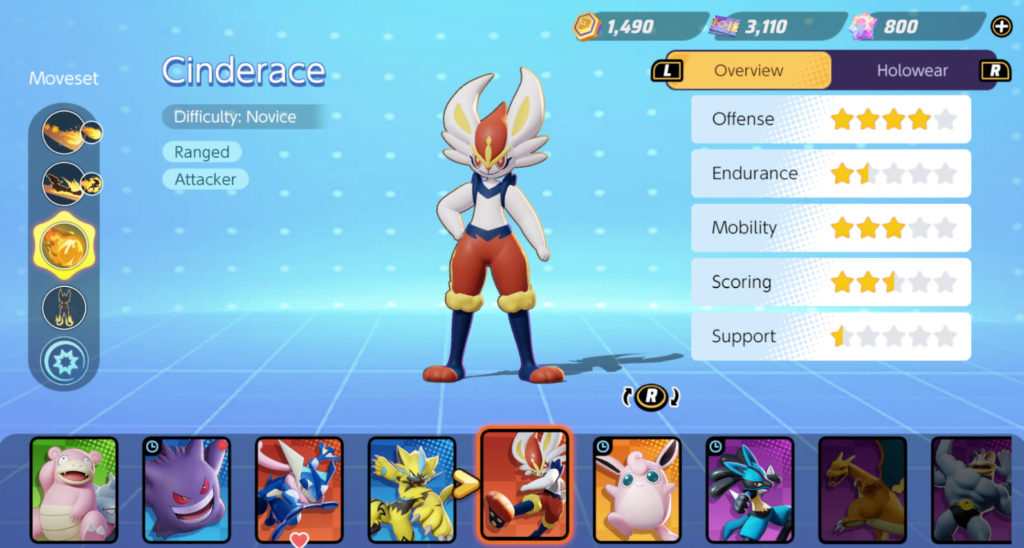
Task: Select the Zeraora portrait
Action: tap(411, 490)
